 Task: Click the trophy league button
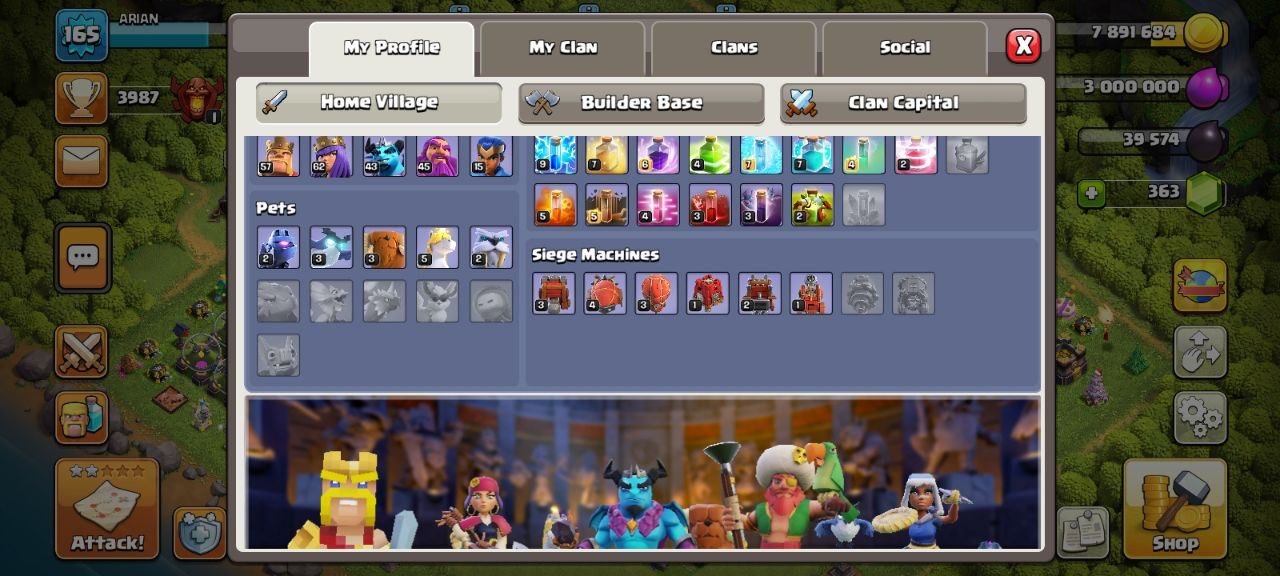(81, 97)
